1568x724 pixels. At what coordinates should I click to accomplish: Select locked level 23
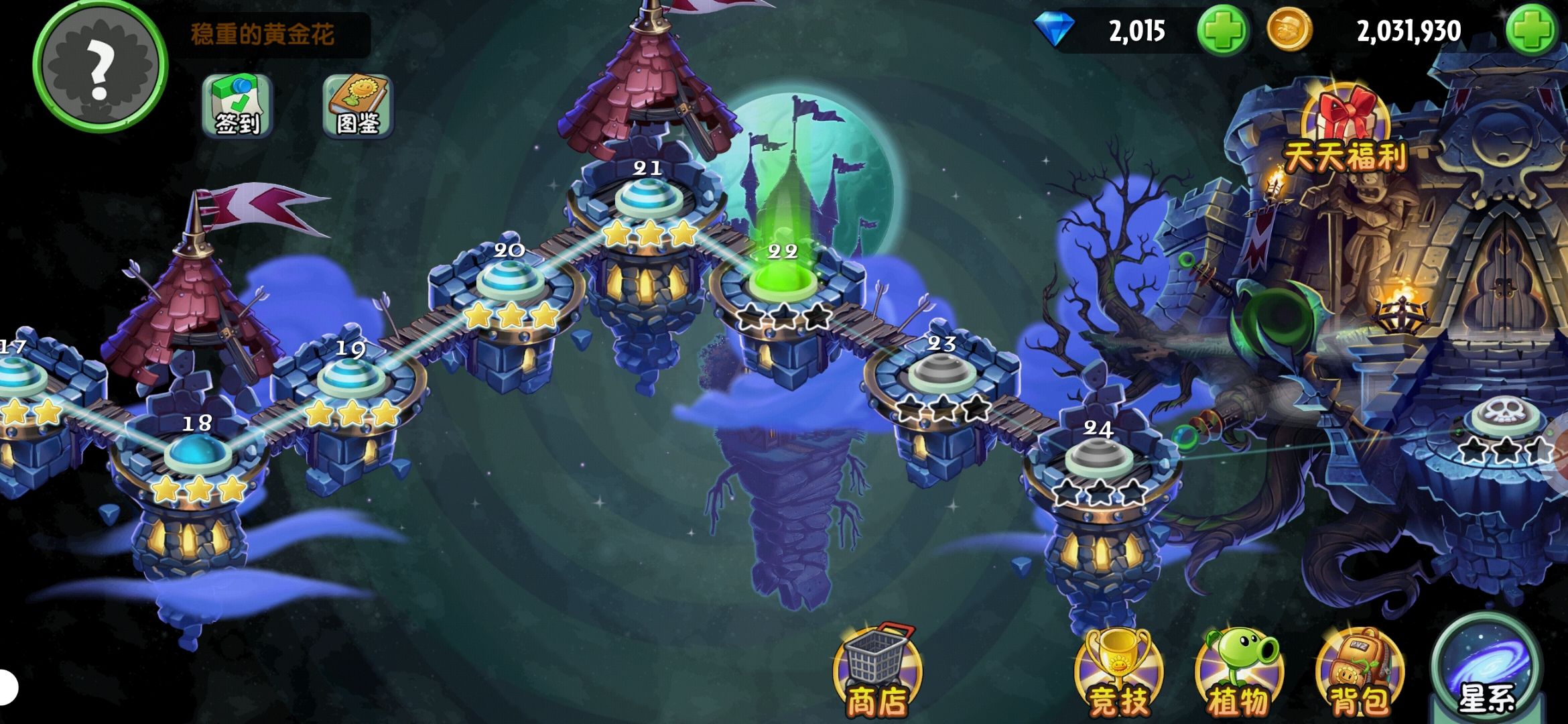coord(941,374)
